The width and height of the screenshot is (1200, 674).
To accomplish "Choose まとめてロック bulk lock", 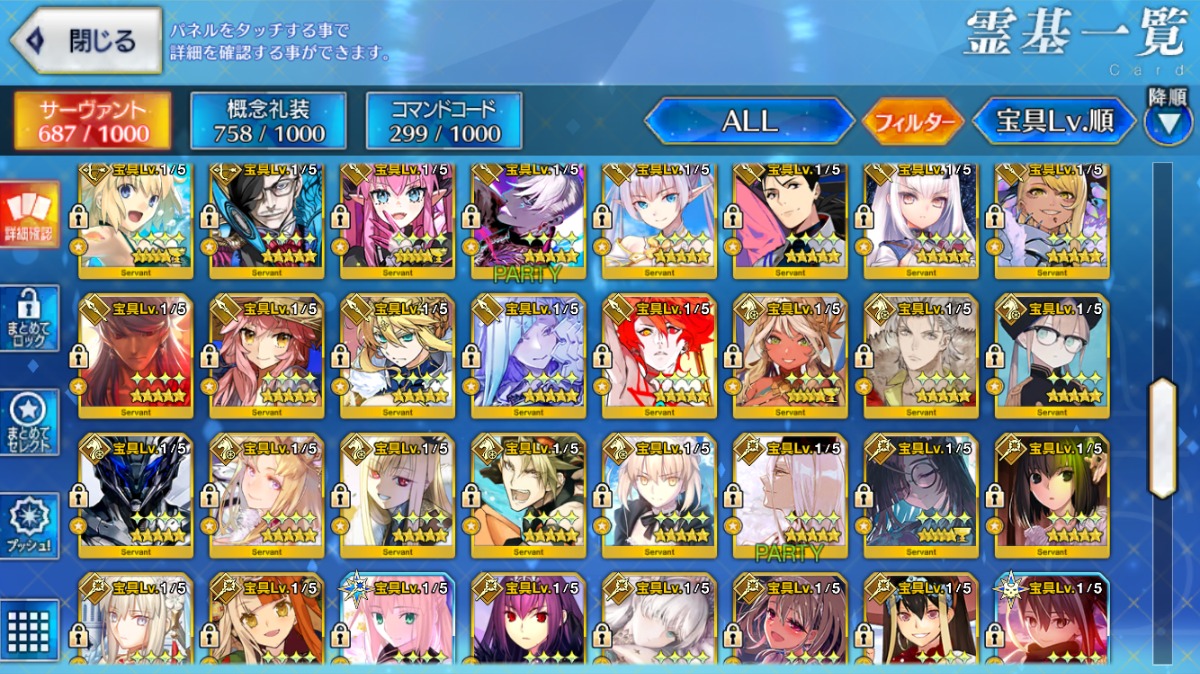I will (29, 319).
